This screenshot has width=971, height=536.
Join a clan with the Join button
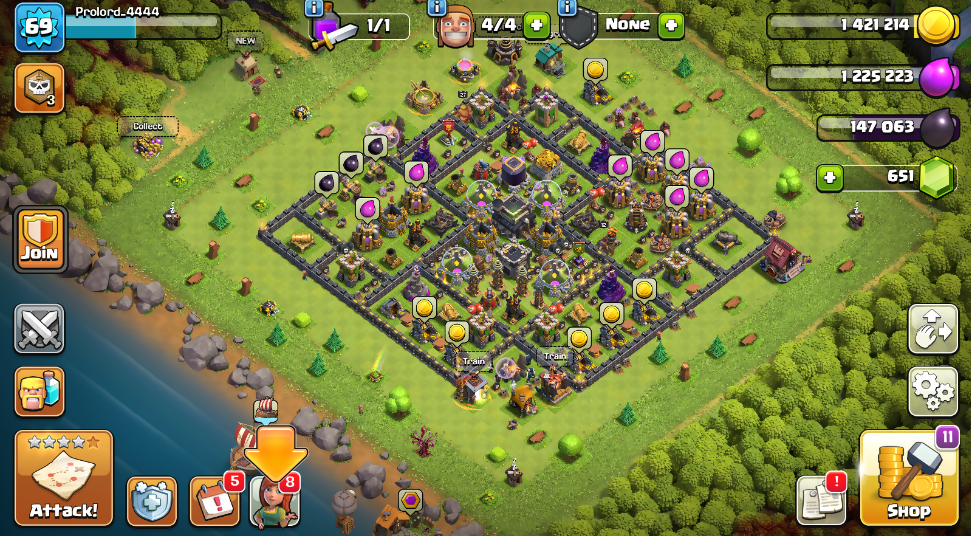point(40,240)
